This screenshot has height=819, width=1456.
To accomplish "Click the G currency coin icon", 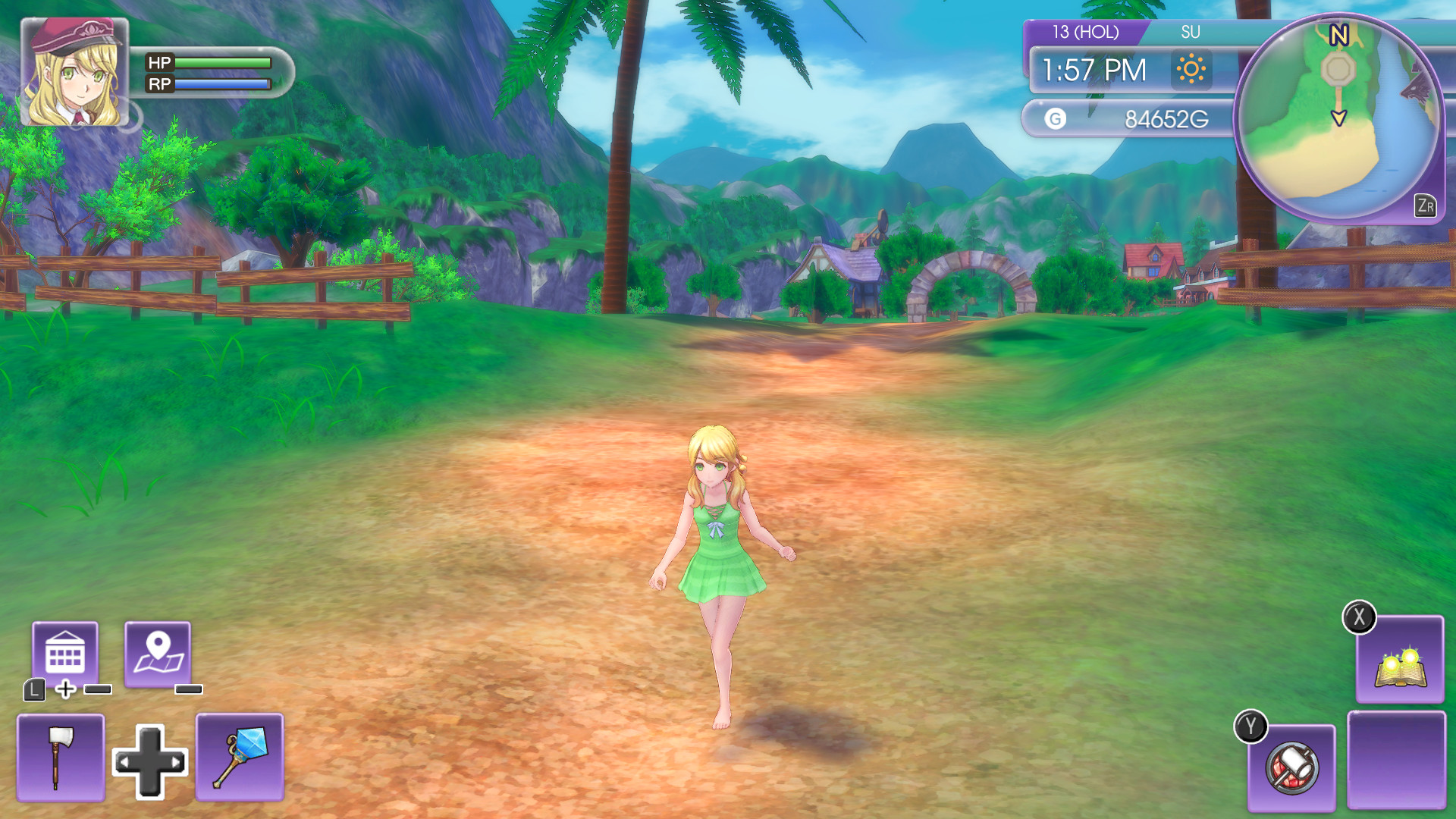I will tap(1054, 118).
